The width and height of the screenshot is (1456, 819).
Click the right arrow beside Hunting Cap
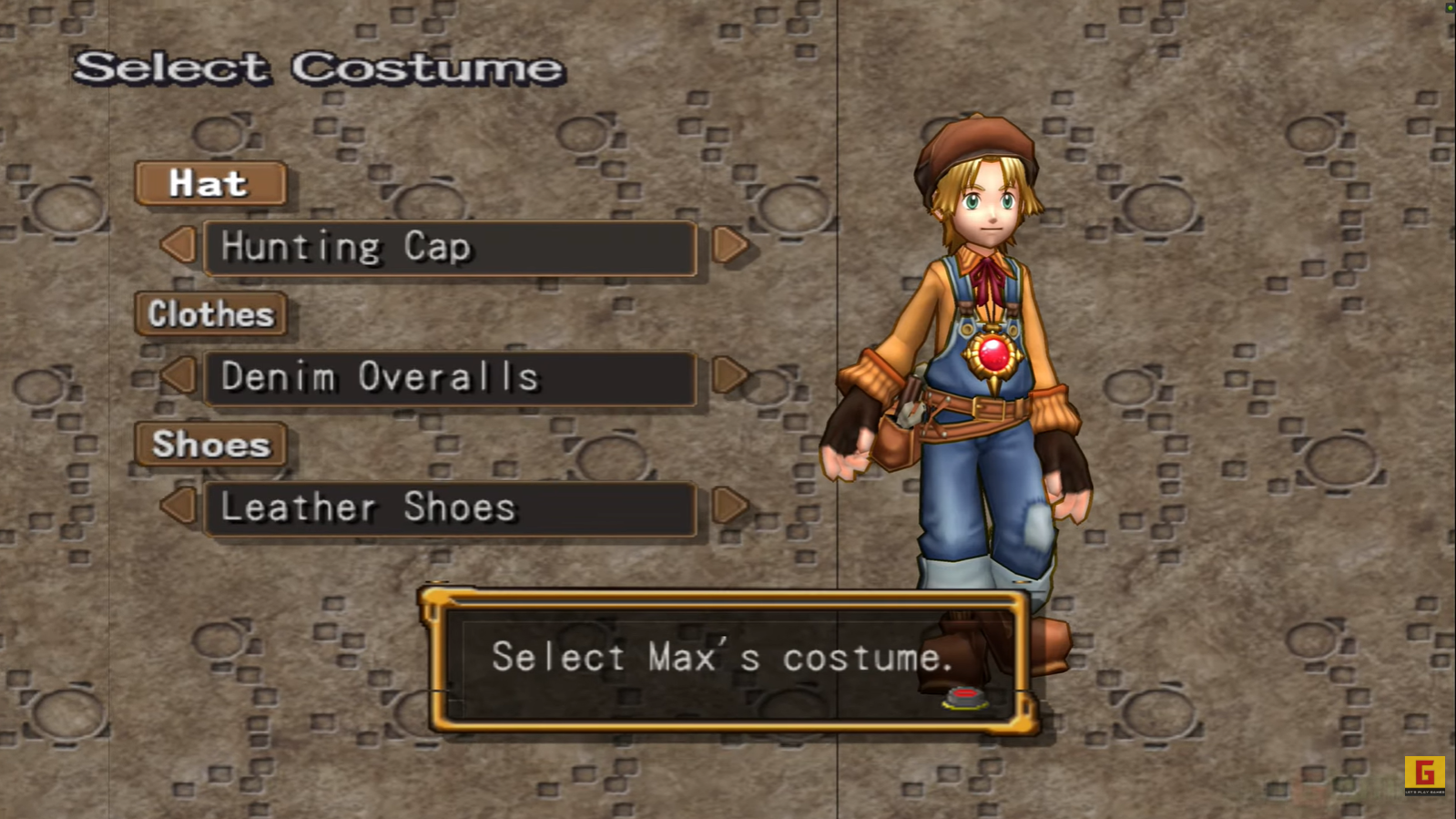click(x=729, y=245)
